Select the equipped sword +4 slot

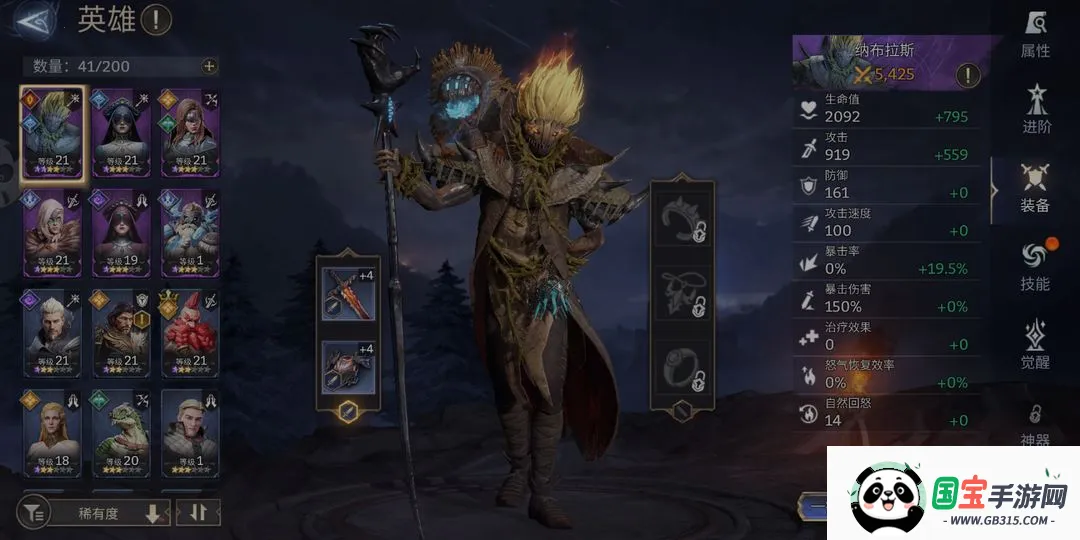(x=349, y=292)
